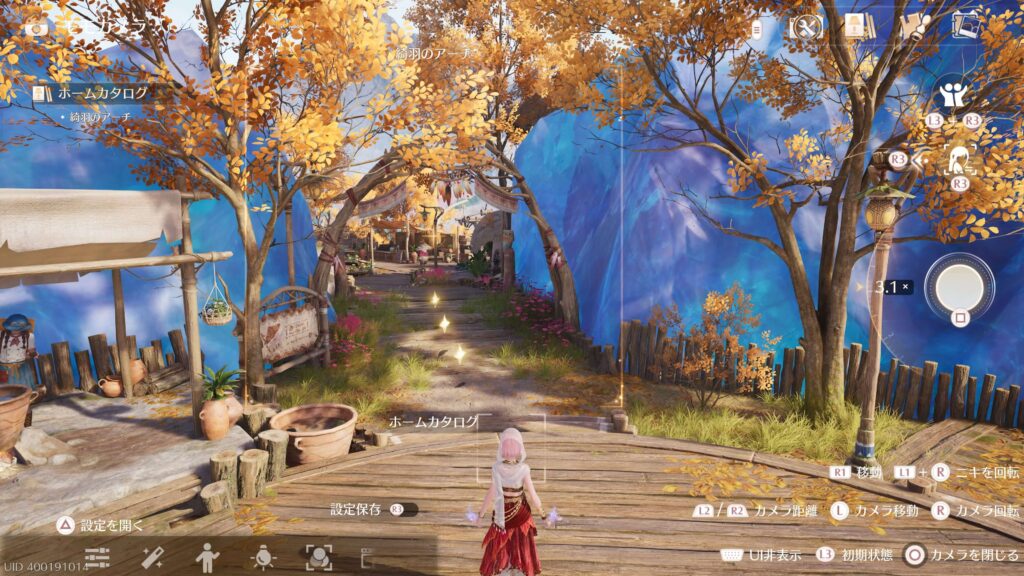Toggle the Nikki portrait focus icon

pos(960,158)
